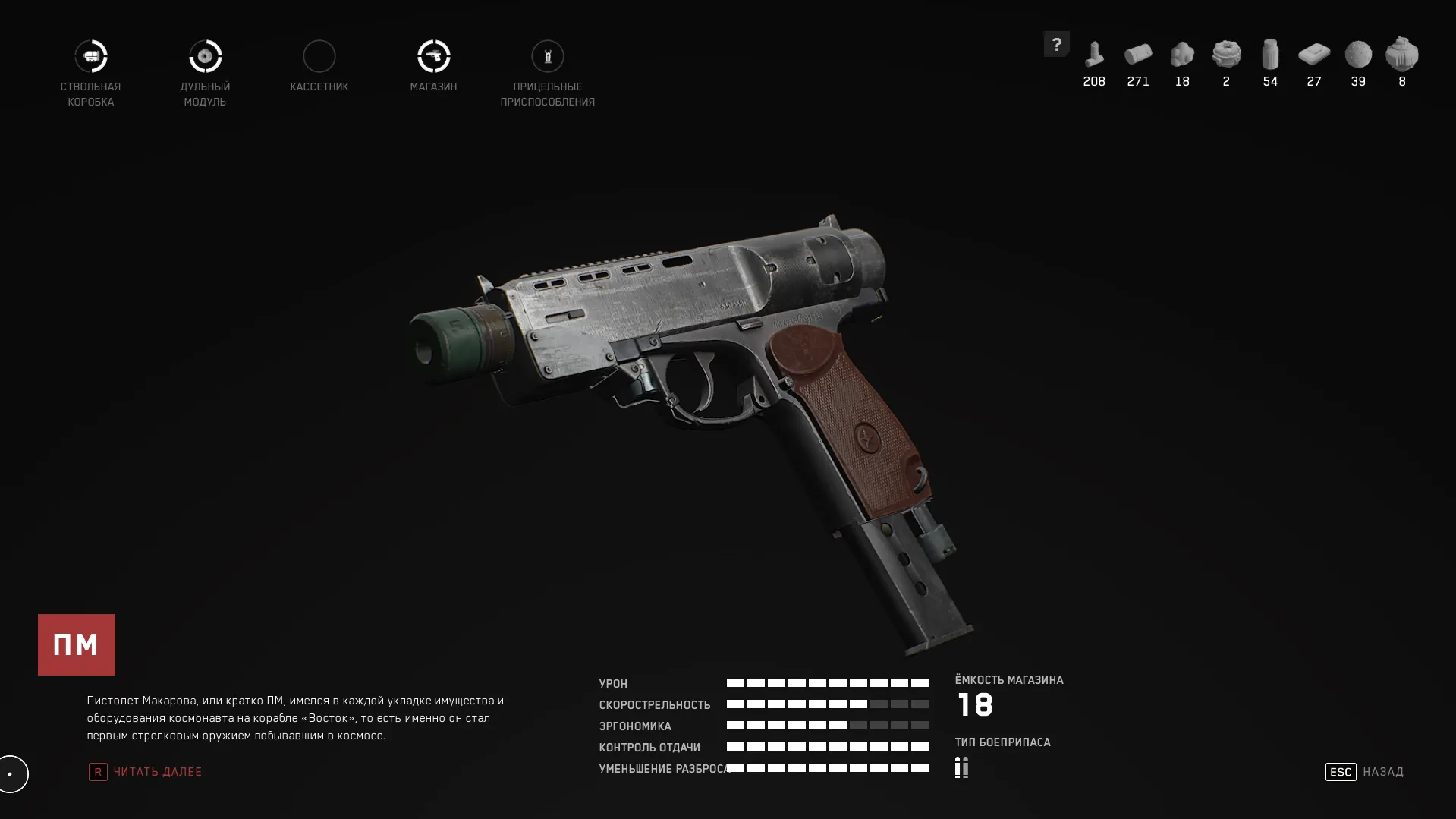1456x819 pixels.
Task: Choose the empty Кассетник slot
Action: point(319,57)
